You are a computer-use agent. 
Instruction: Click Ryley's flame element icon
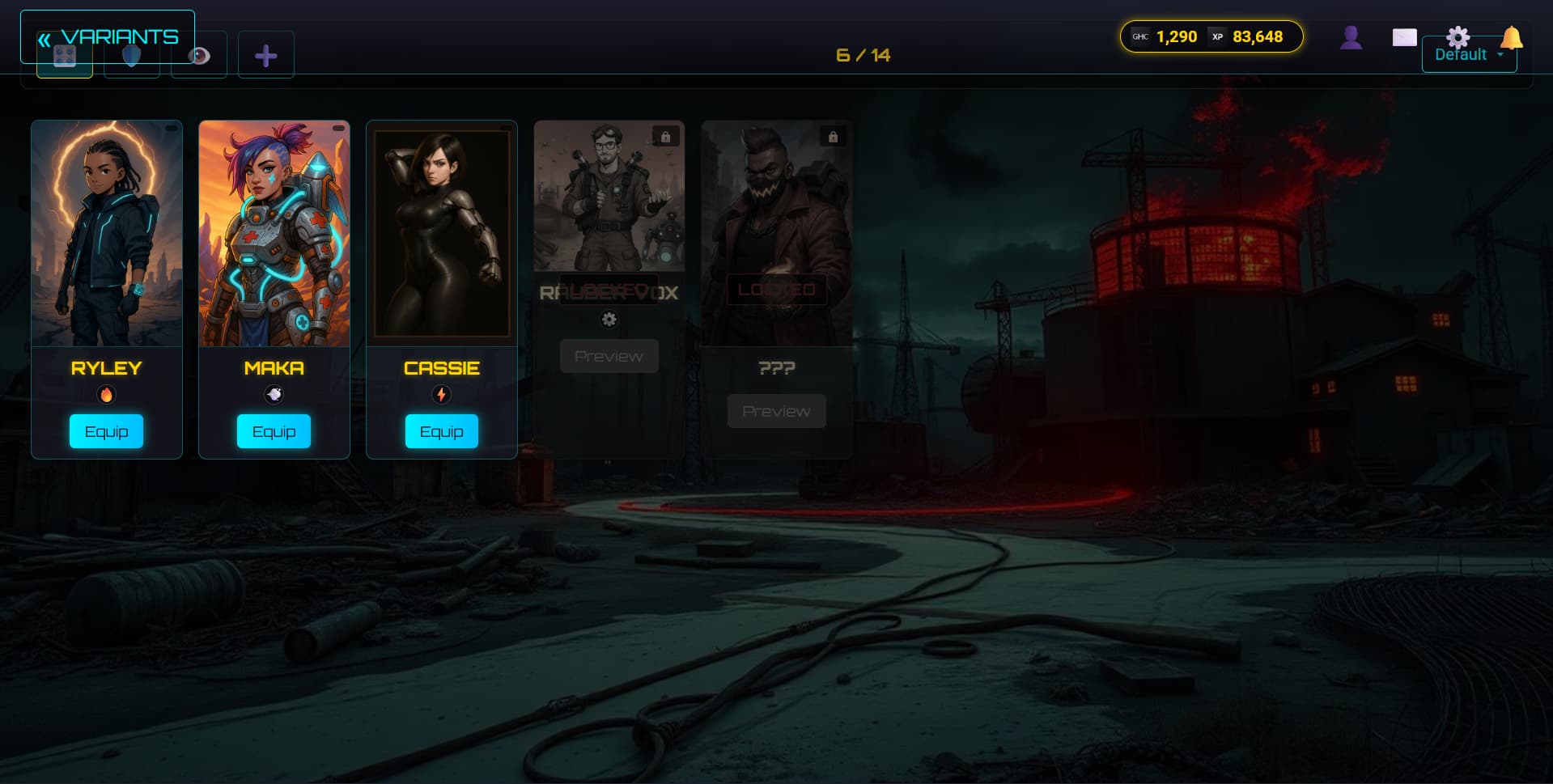[x=106, y=395]
